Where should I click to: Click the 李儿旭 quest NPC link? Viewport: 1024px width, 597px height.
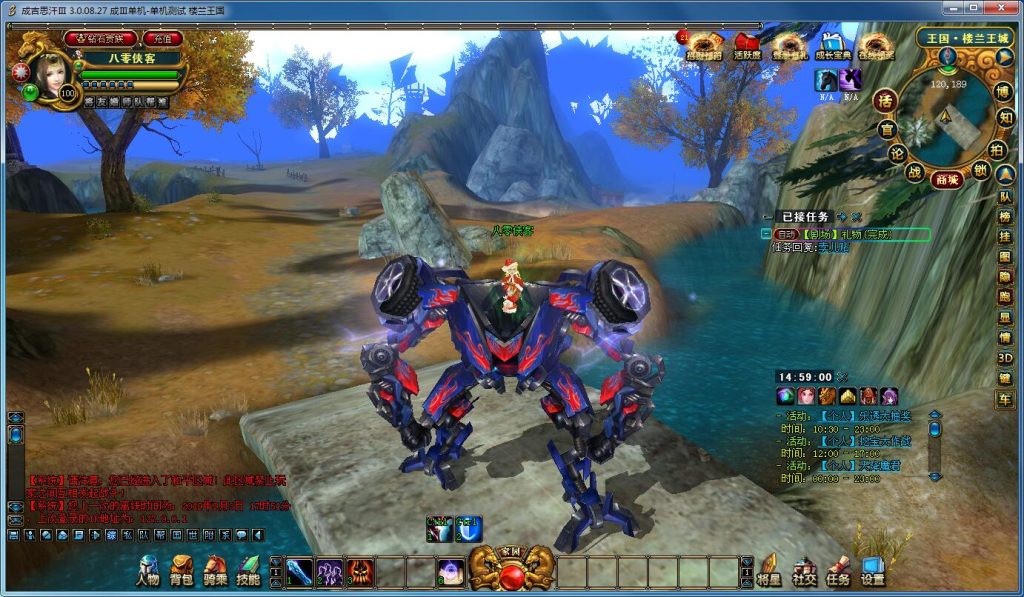(x=832, y=247)
